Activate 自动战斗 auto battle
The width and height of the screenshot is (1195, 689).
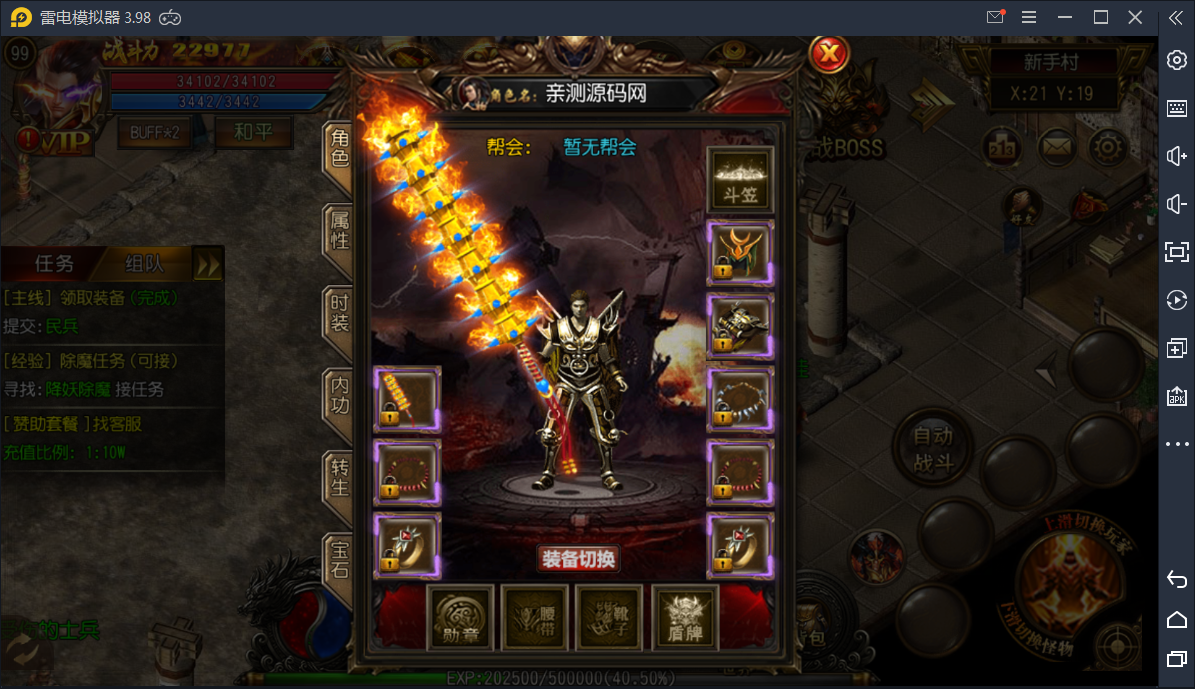point(932,449)
